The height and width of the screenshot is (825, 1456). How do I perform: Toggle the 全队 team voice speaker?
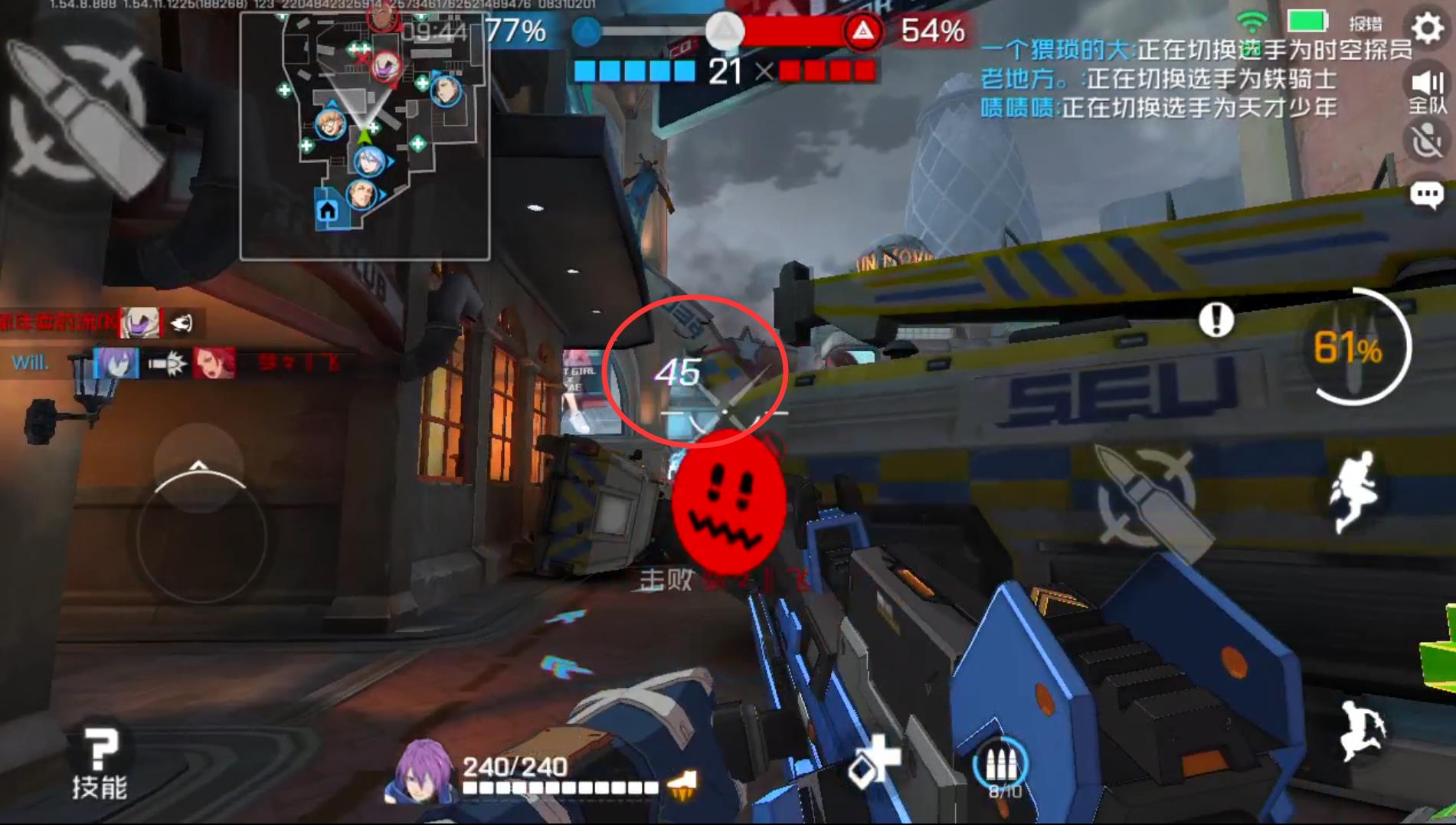(x=1428, y=90)
